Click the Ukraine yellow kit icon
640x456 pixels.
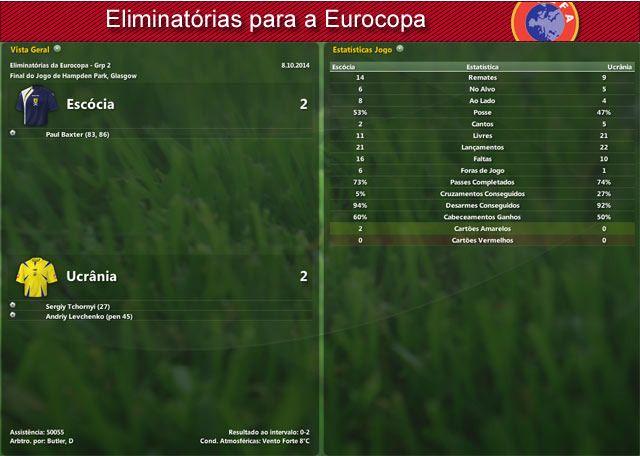tap(35, 274)
